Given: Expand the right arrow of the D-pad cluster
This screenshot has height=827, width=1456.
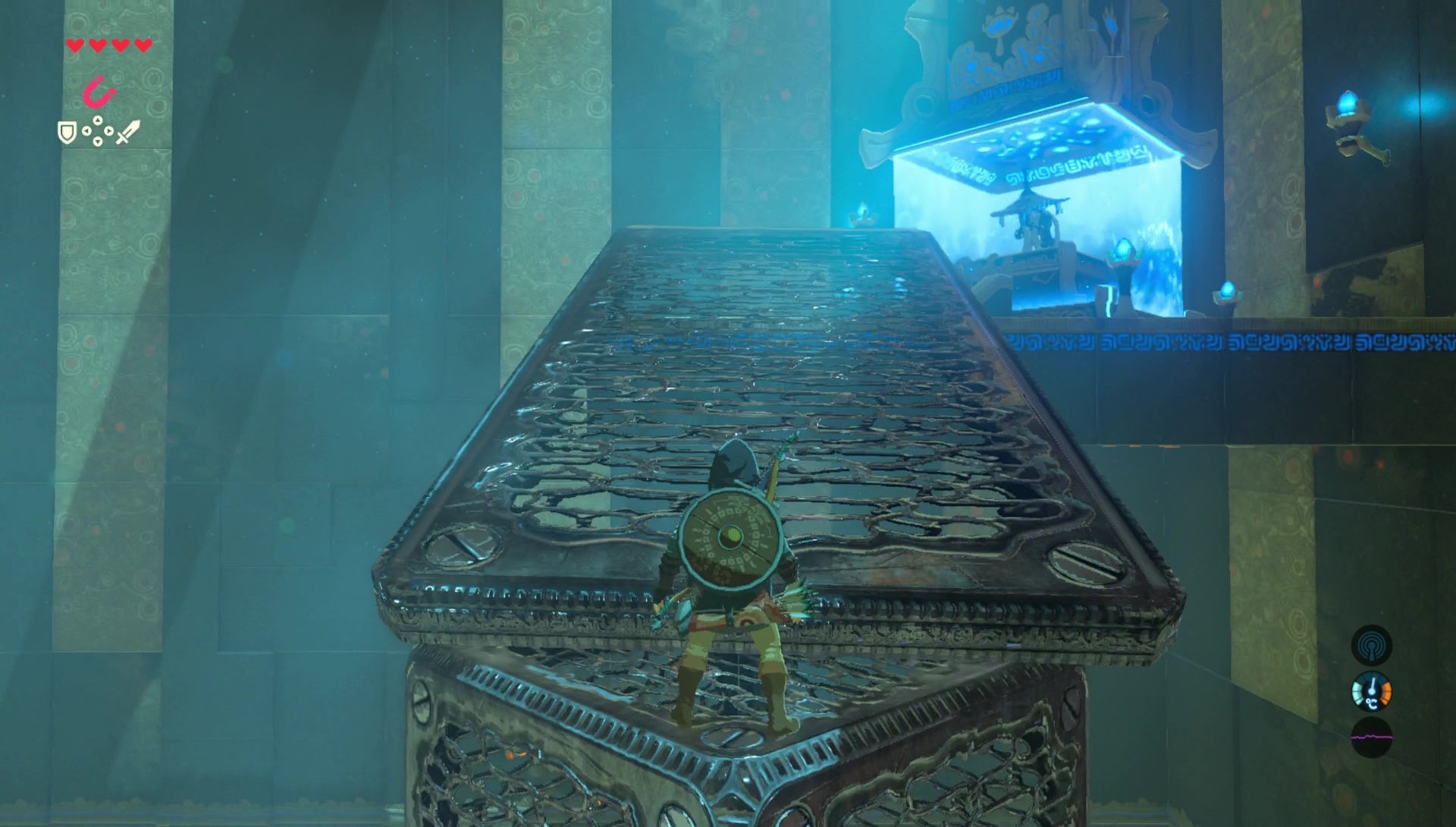Looking at the screenshot, I should point(108,130).
